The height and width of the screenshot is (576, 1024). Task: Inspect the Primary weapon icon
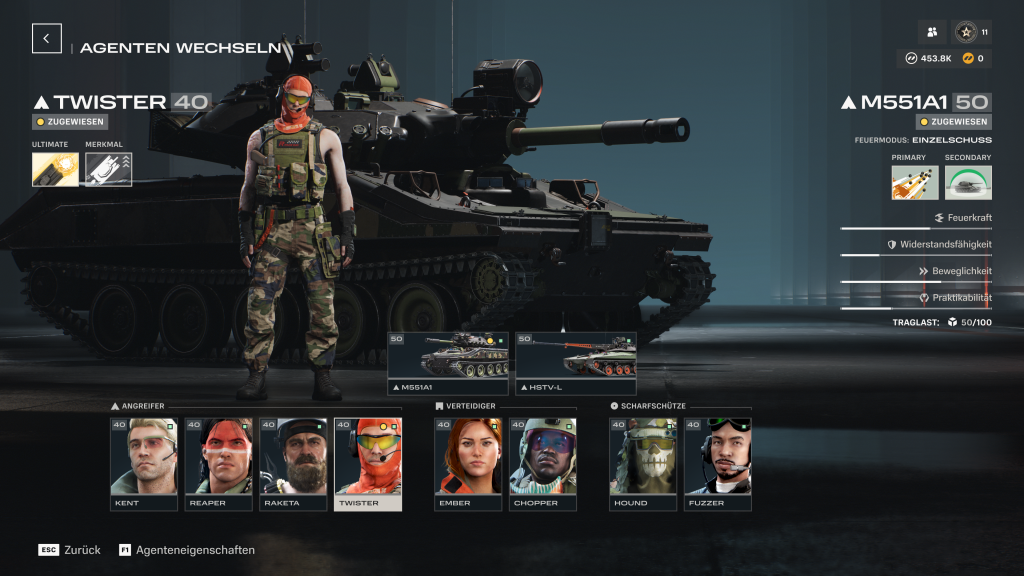point(915,182)
